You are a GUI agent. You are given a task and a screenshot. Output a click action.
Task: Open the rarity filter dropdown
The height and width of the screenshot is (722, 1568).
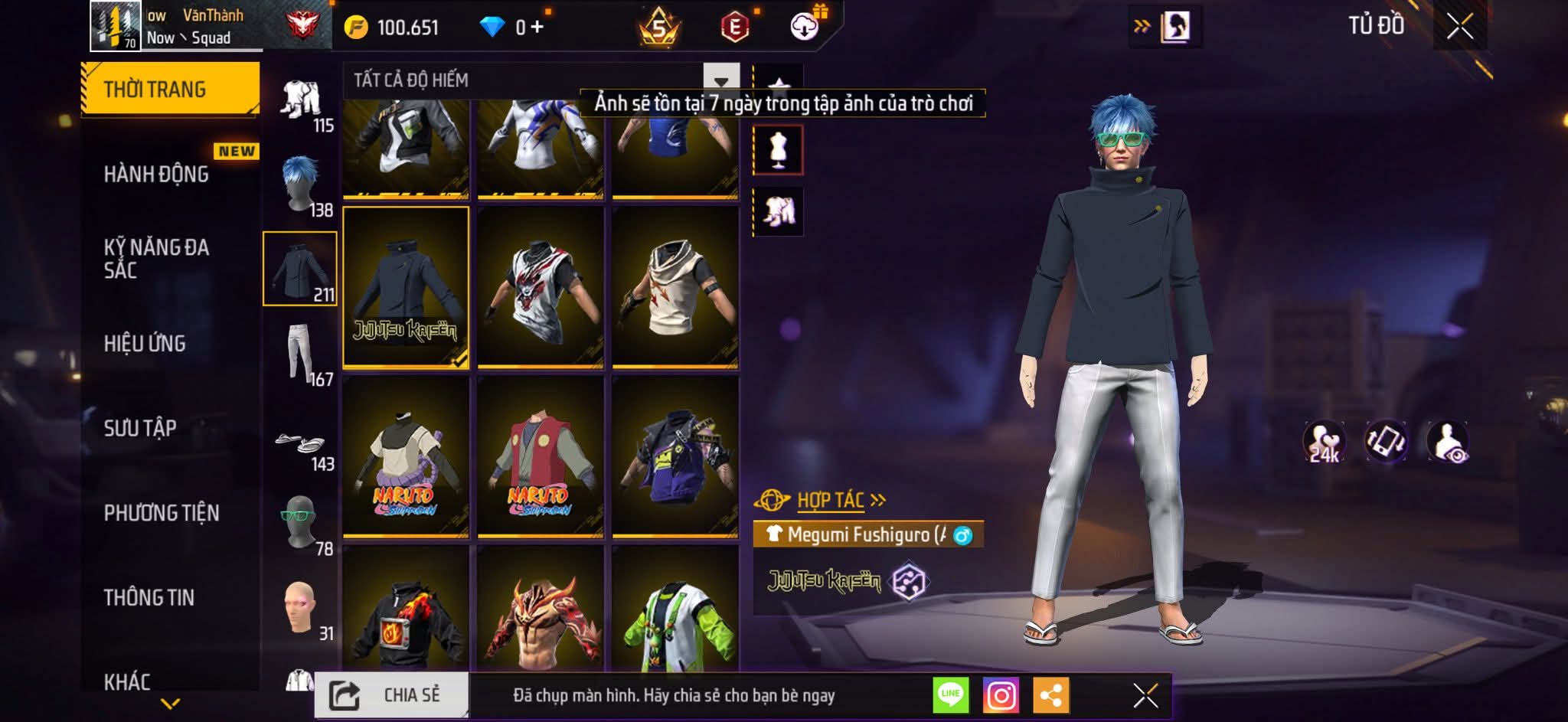click(720, 81)
